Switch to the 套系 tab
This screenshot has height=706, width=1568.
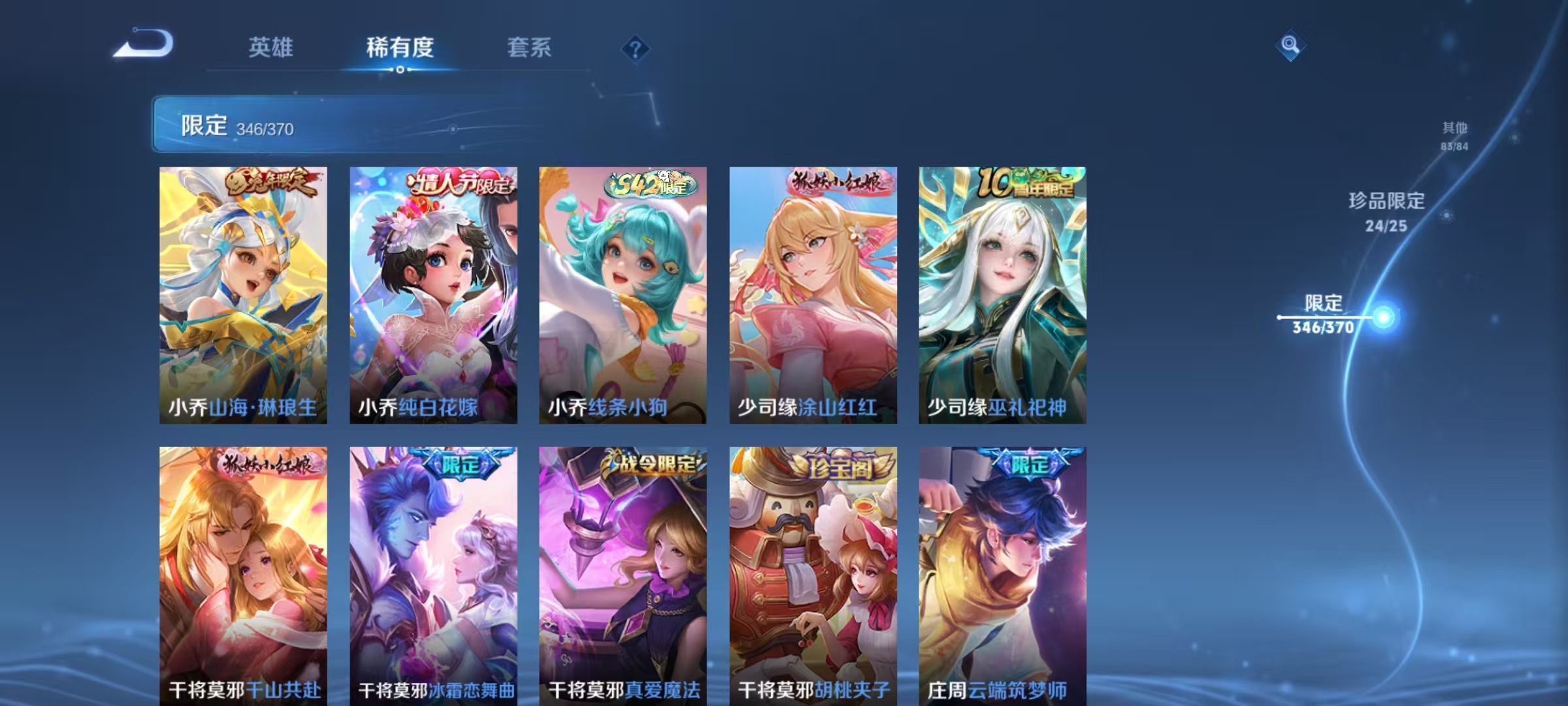point(530,48)
